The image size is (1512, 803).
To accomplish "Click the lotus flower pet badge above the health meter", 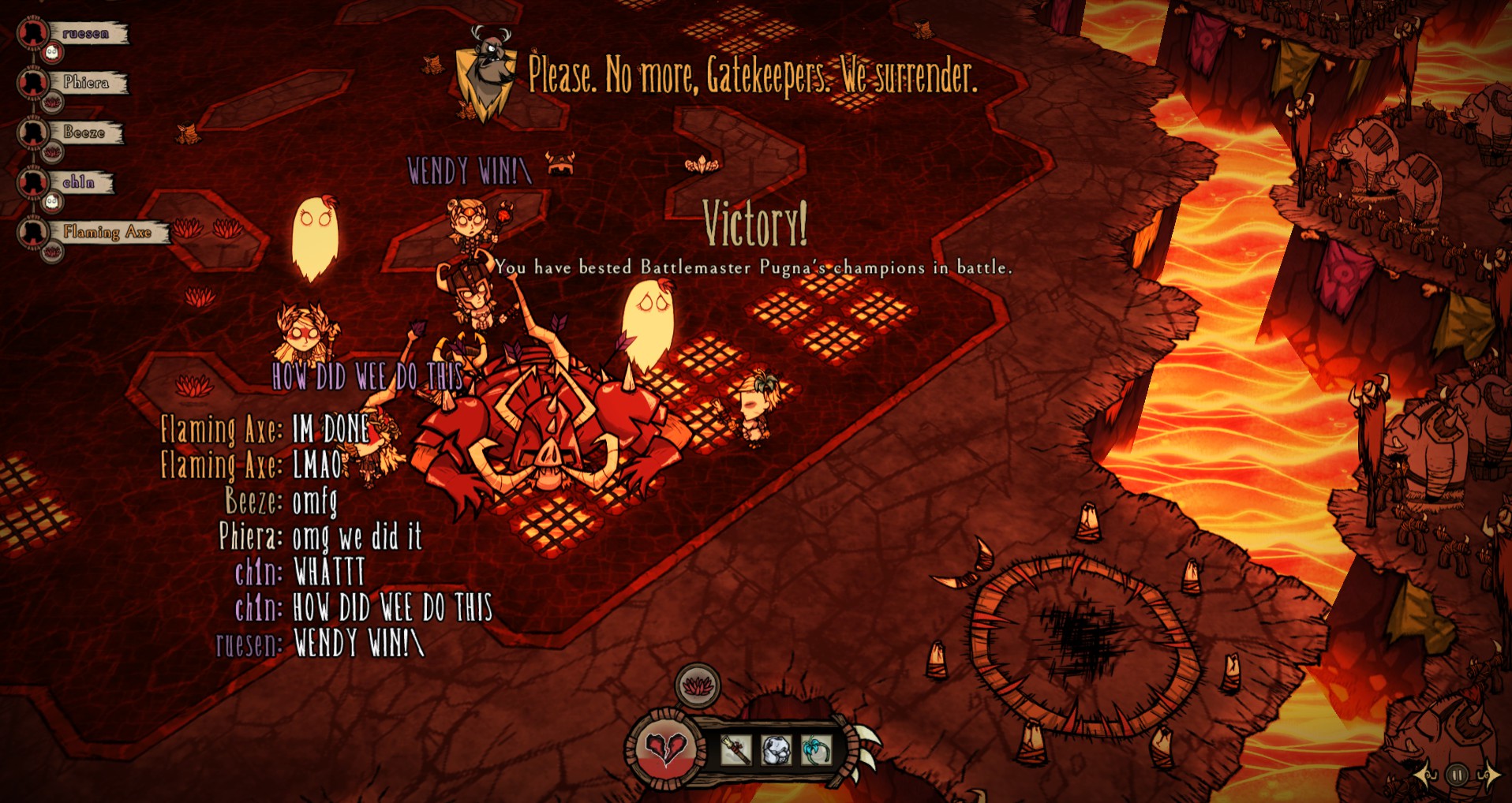I will point(698,685).
